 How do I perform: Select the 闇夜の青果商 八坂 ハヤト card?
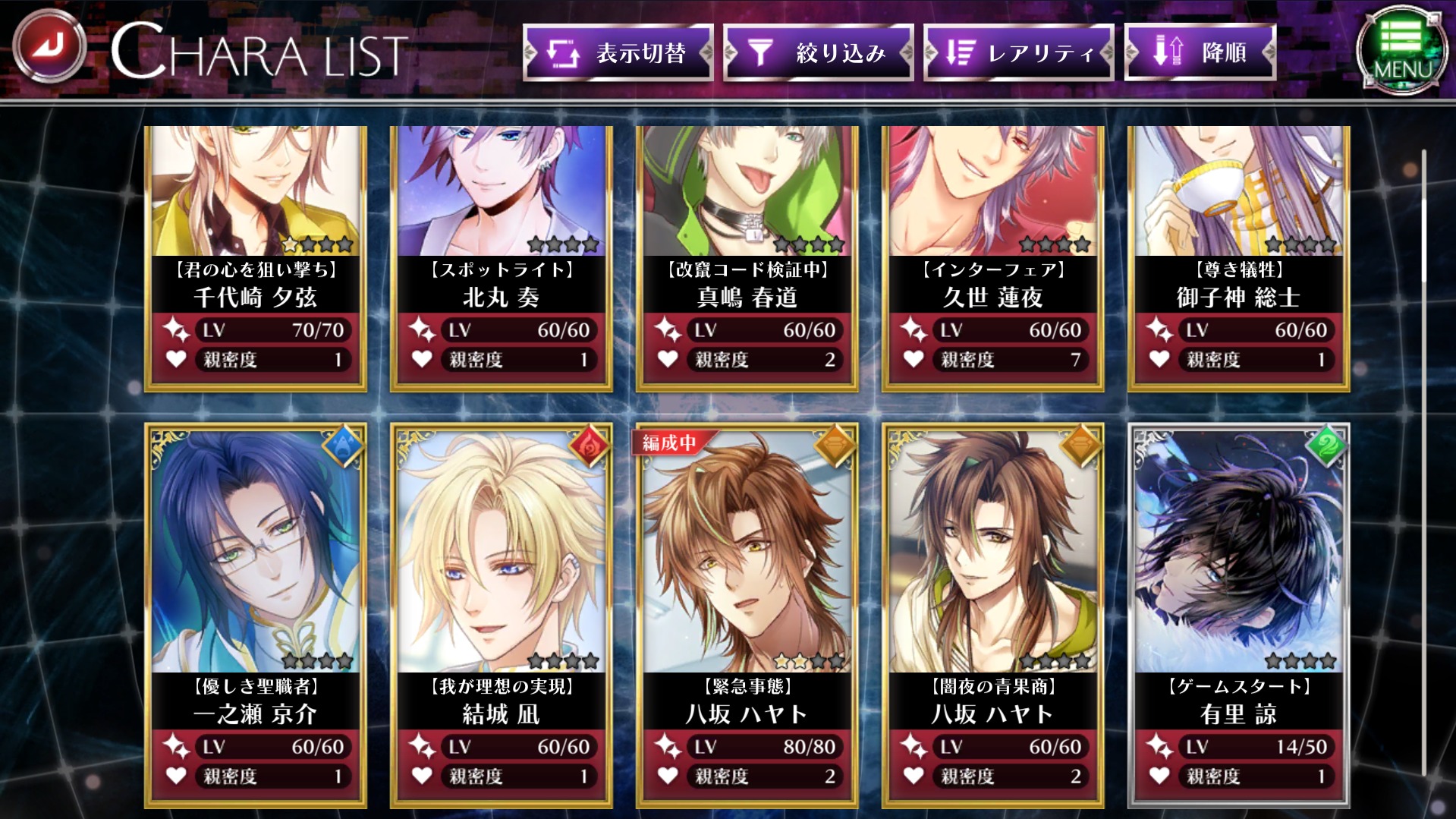(993, 615)
